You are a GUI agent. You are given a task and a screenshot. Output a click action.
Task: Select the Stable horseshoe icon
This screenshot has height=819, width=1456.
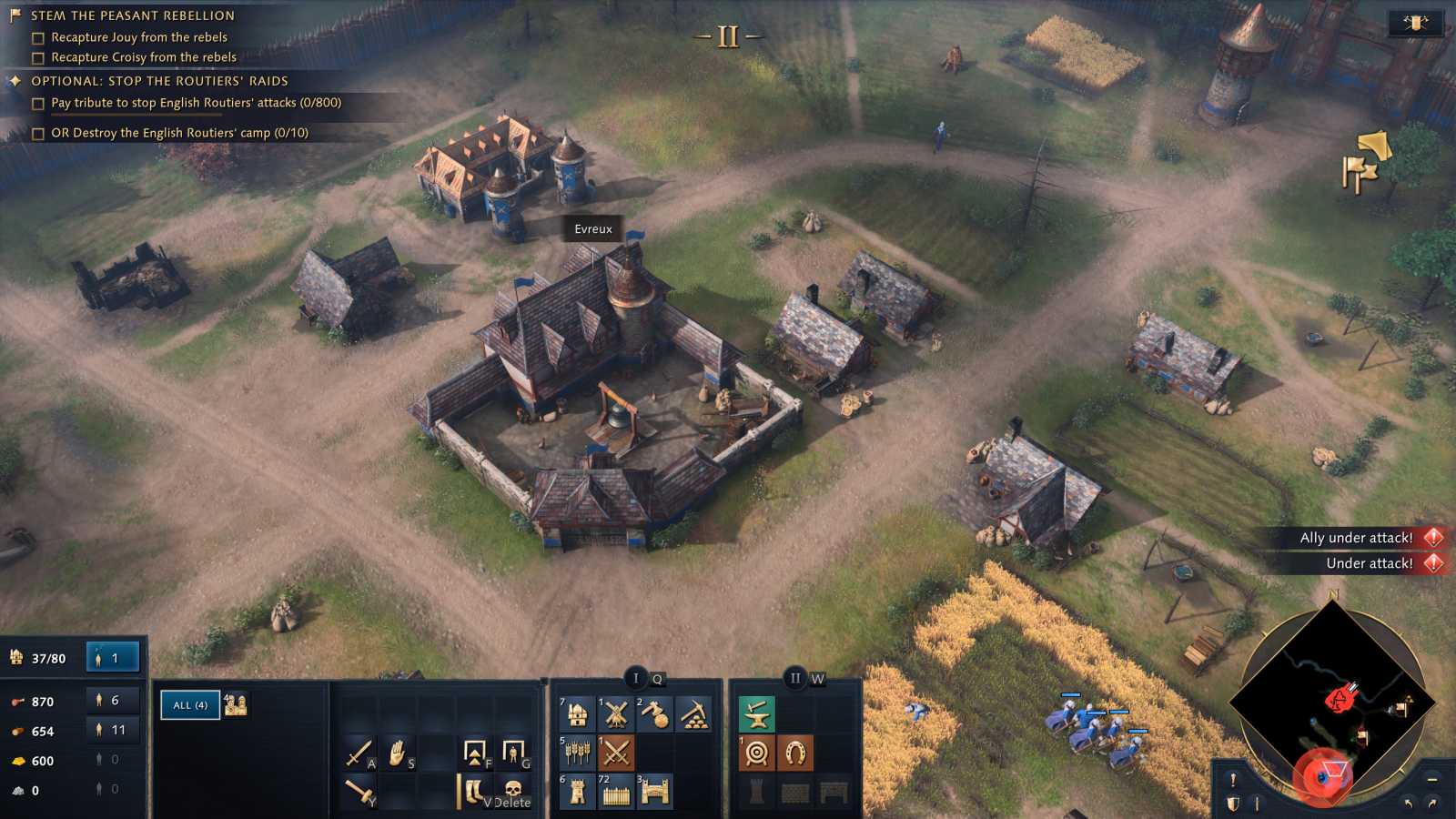pos(795,752)
